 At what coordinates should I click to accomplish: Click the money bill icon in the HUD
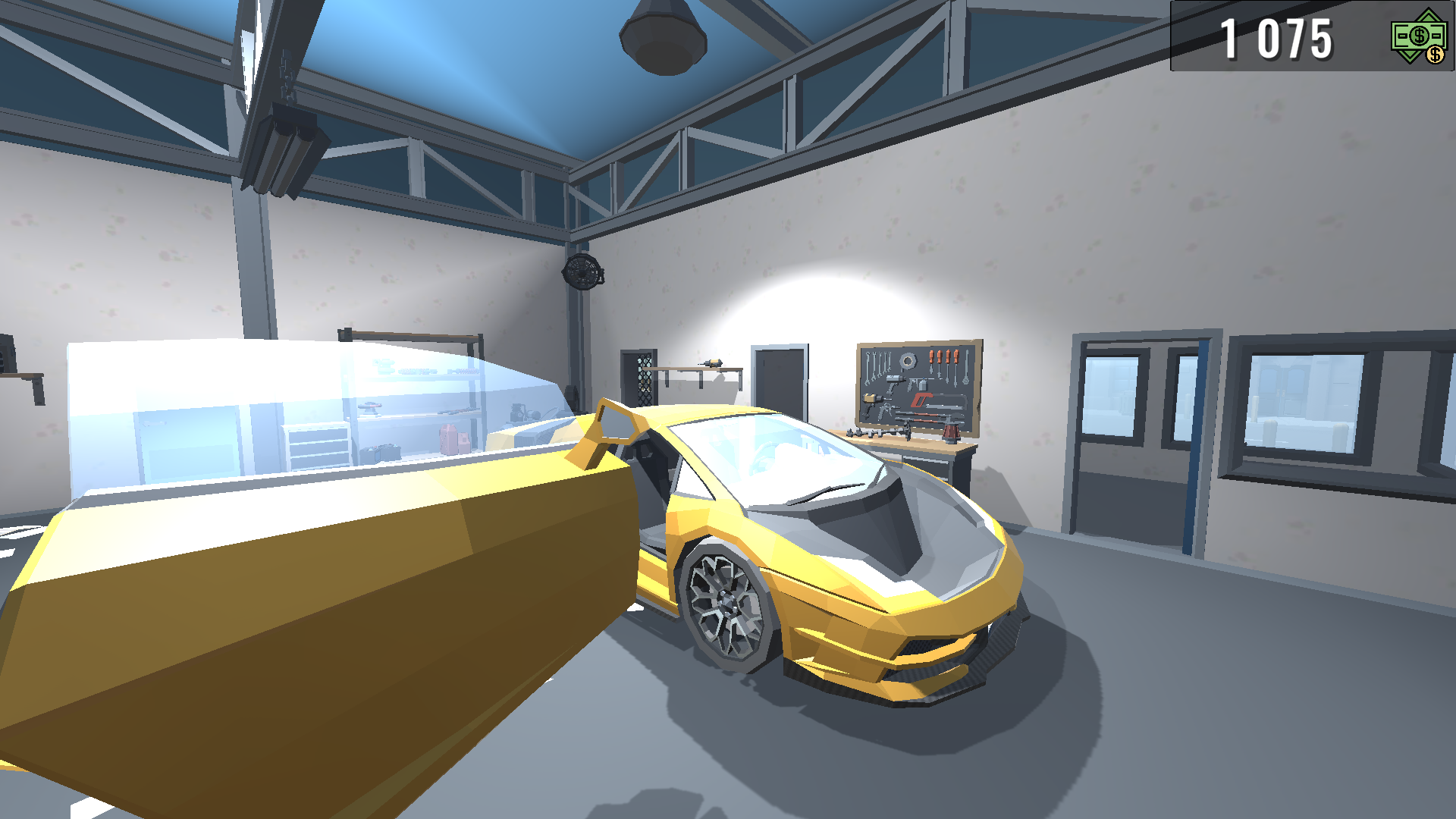click(x=1417, y=36)
